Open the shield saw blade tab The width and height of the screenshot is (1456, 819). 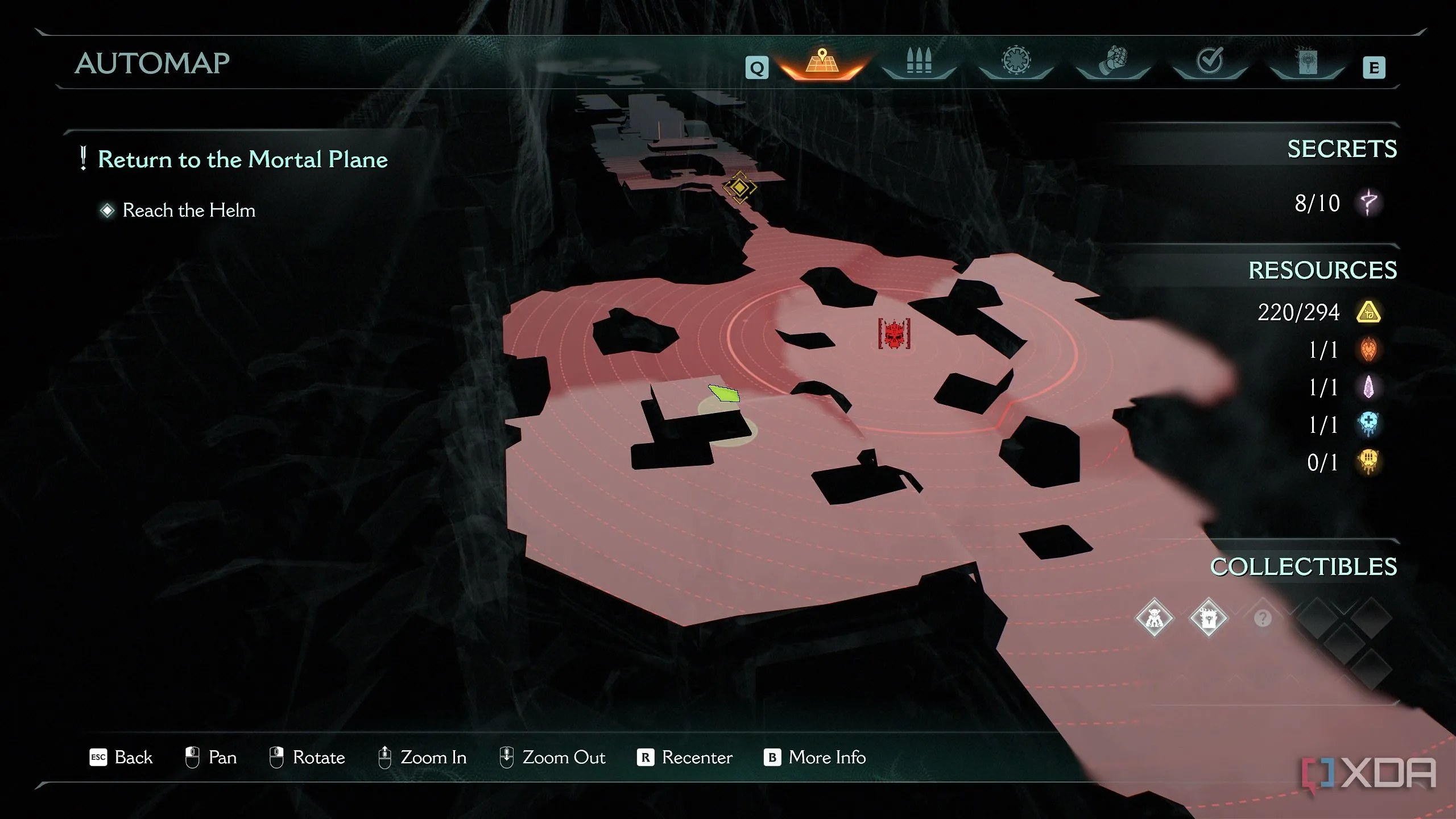coord(1016,61)
